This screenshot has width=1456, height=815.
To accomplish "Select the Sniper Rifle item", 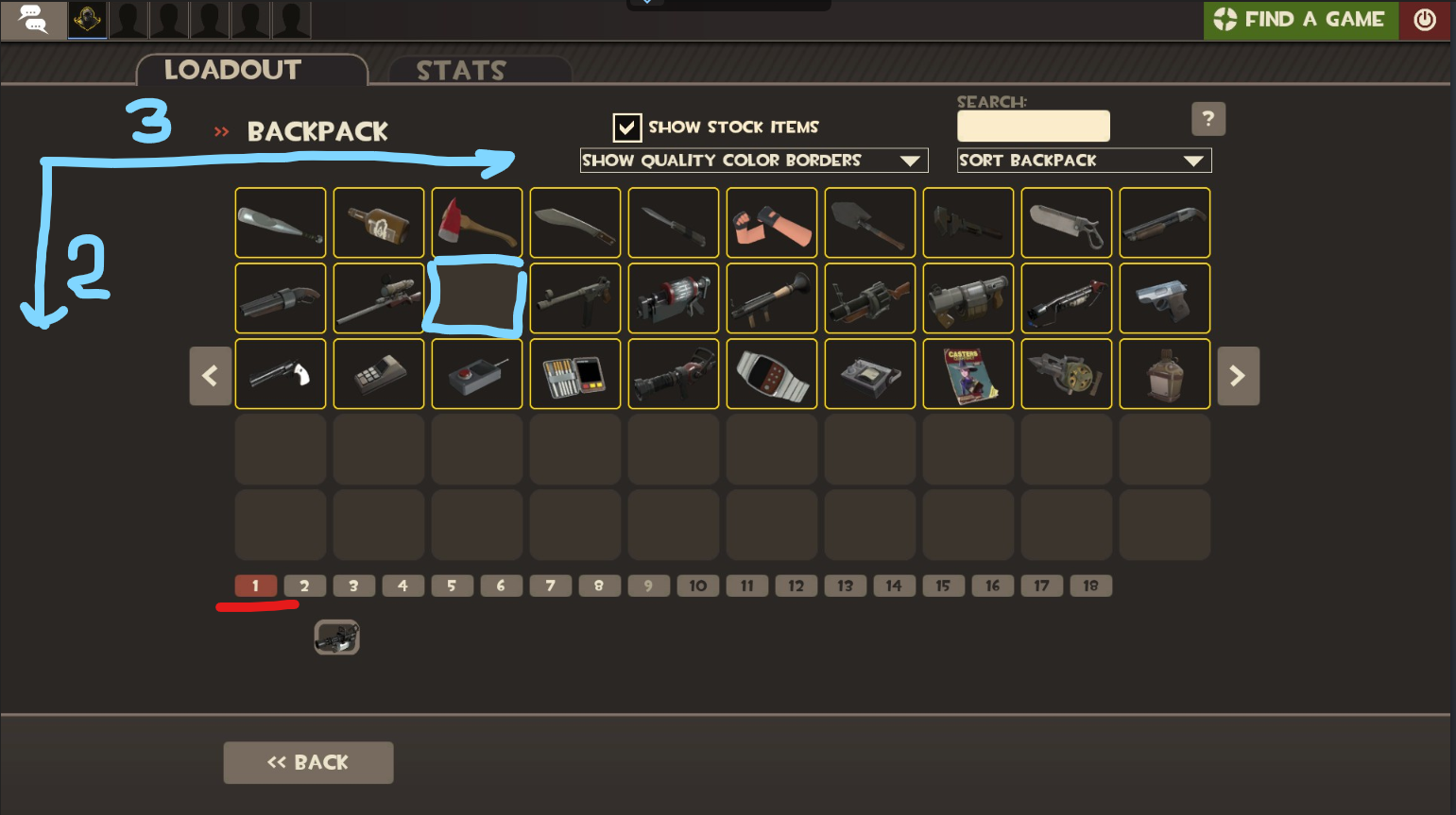I will coord(379,297).
